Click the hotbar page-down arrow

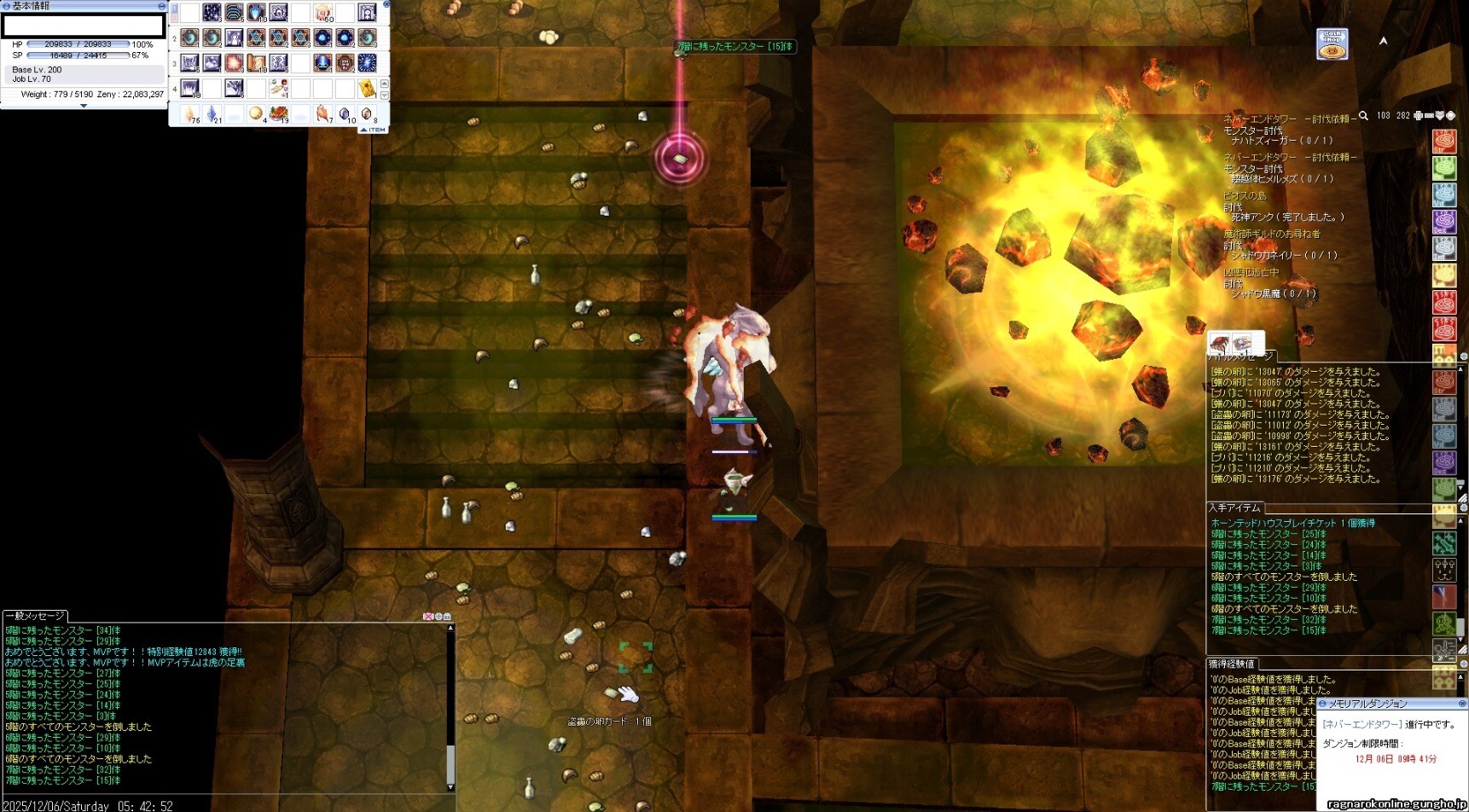coord(384,95)
